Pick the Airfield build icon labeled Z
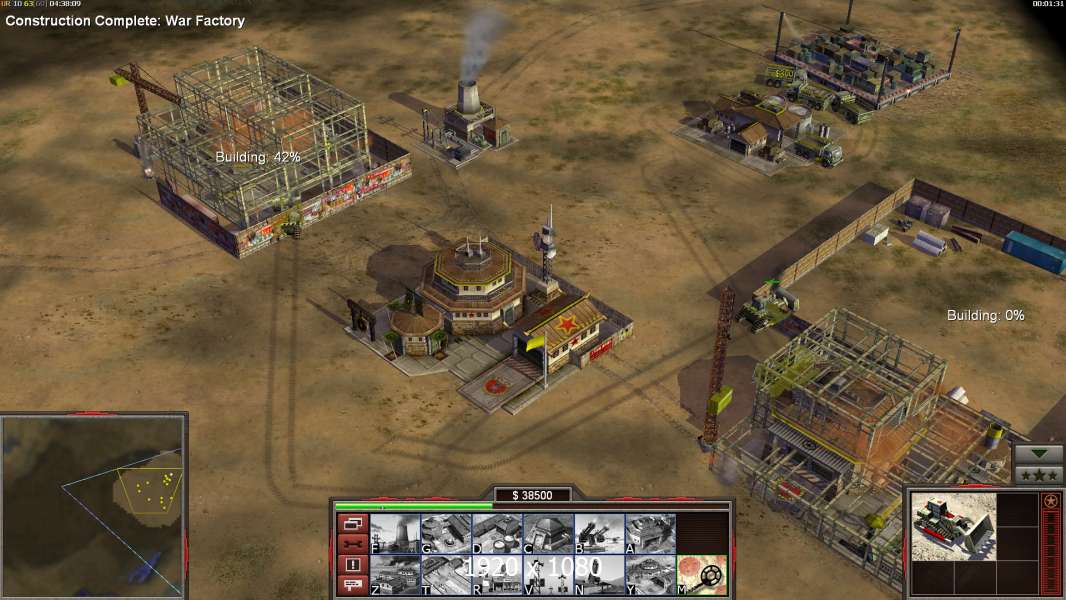1066x600 pixels. pos(395,574)
